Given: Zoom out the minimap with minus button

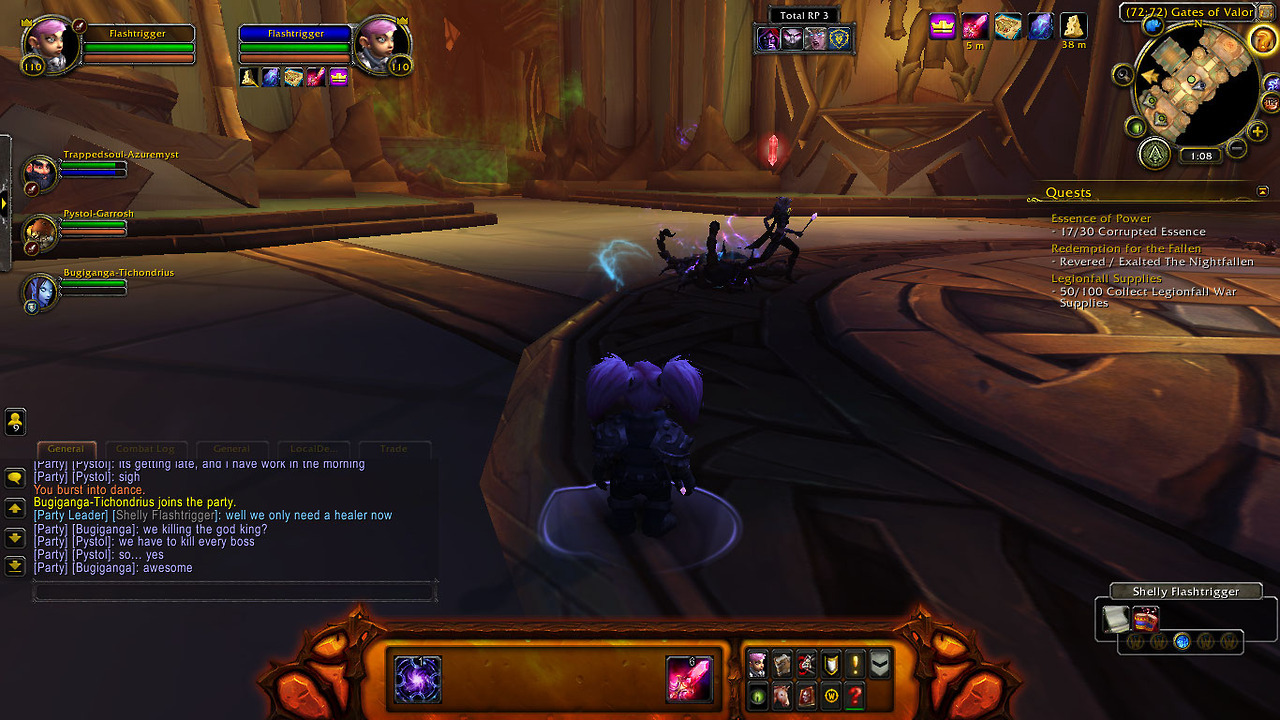Looking at the screenshot, I should (x=1236, y=149).
